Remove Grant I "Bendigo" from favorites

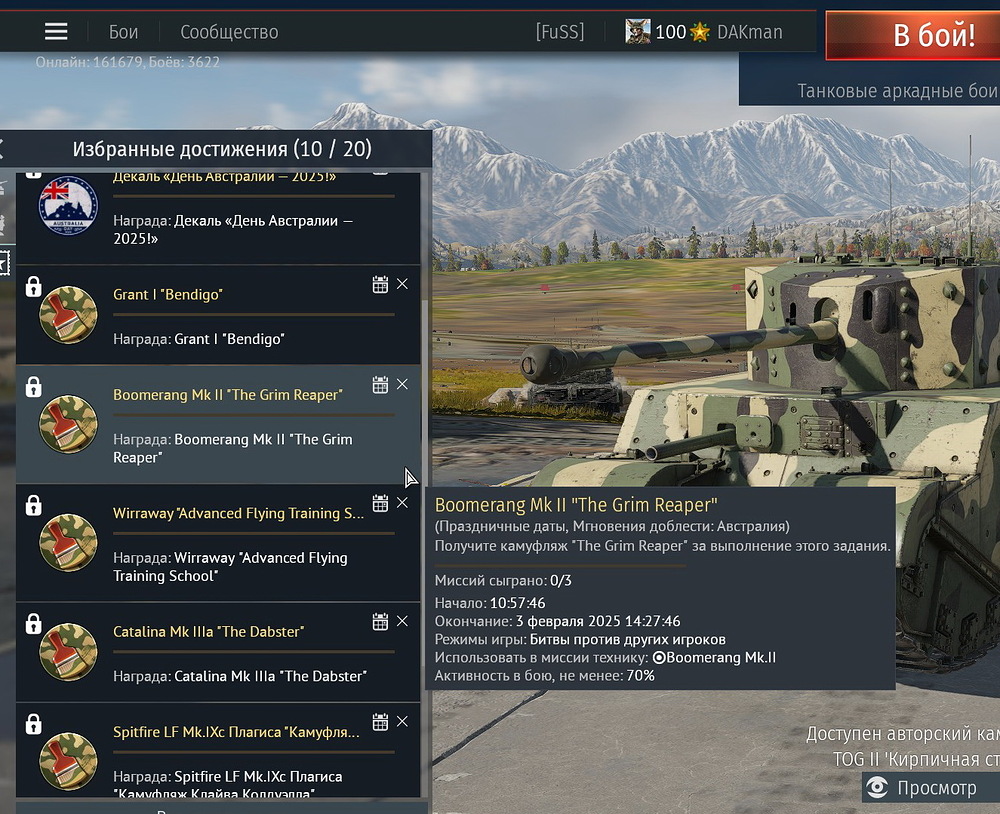[x=402, y=284]
